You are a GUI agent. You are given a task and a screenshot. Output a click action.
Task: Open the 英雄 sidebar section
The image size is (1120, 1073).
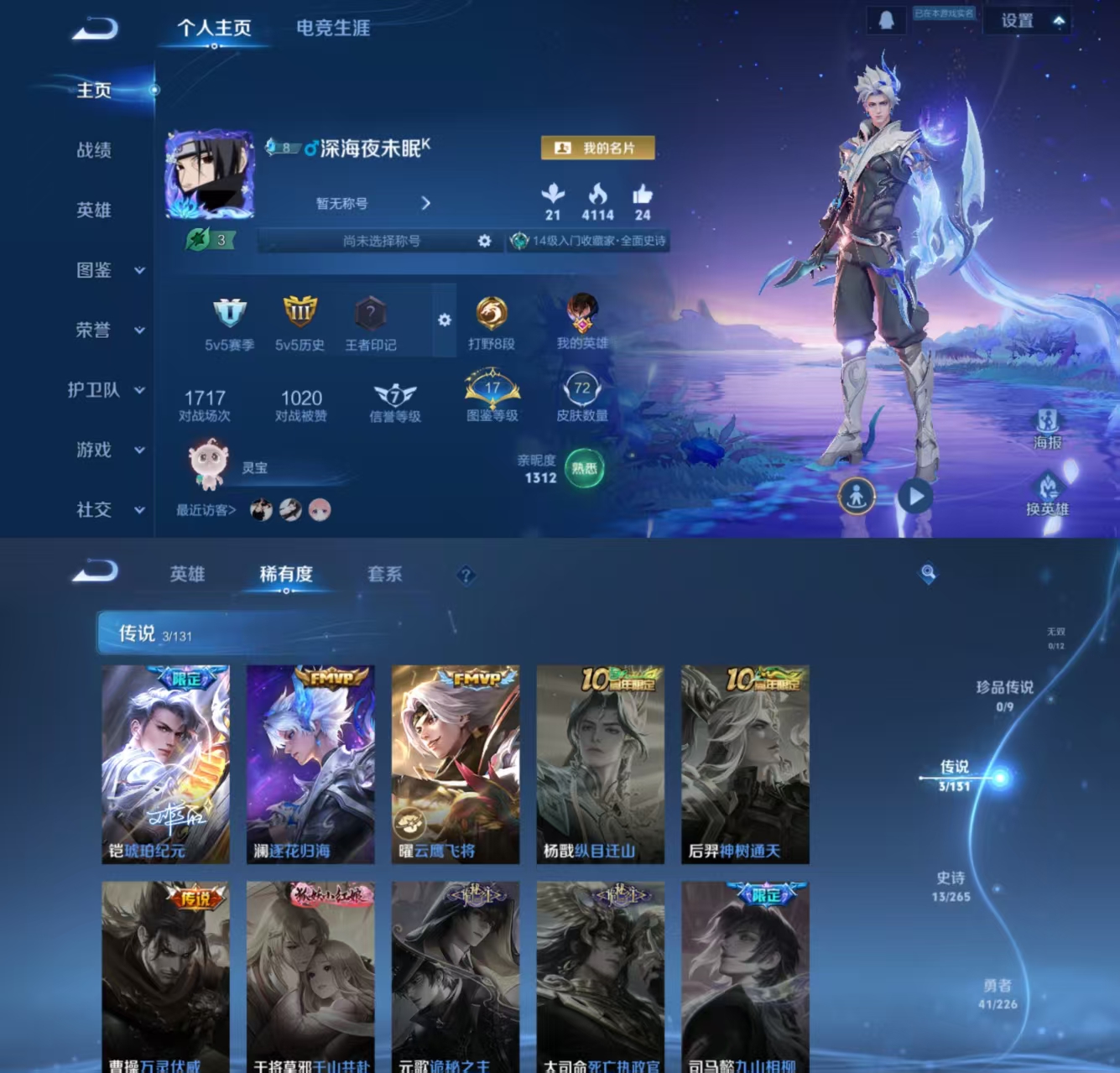(94, 210)
